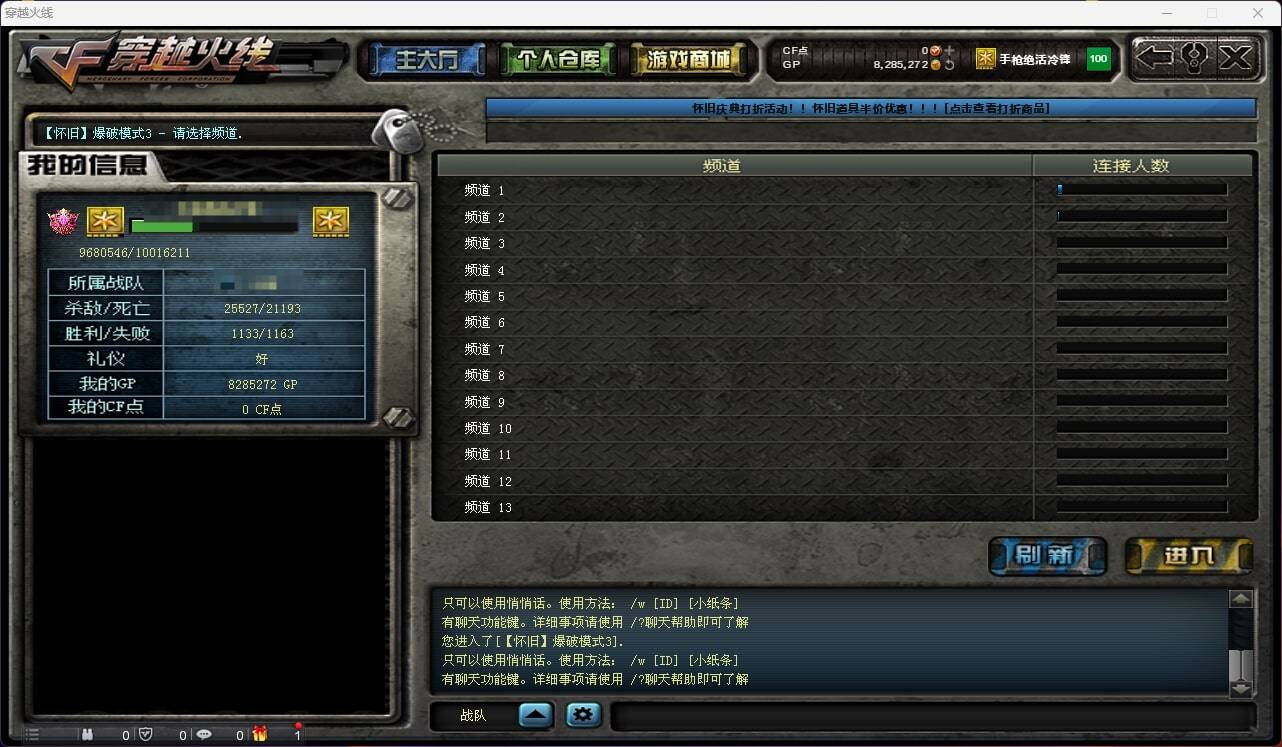Click the back arrow icon at top right
Image resolution: width=1282 pixels, height=747 pixels.
(1155, 58)
